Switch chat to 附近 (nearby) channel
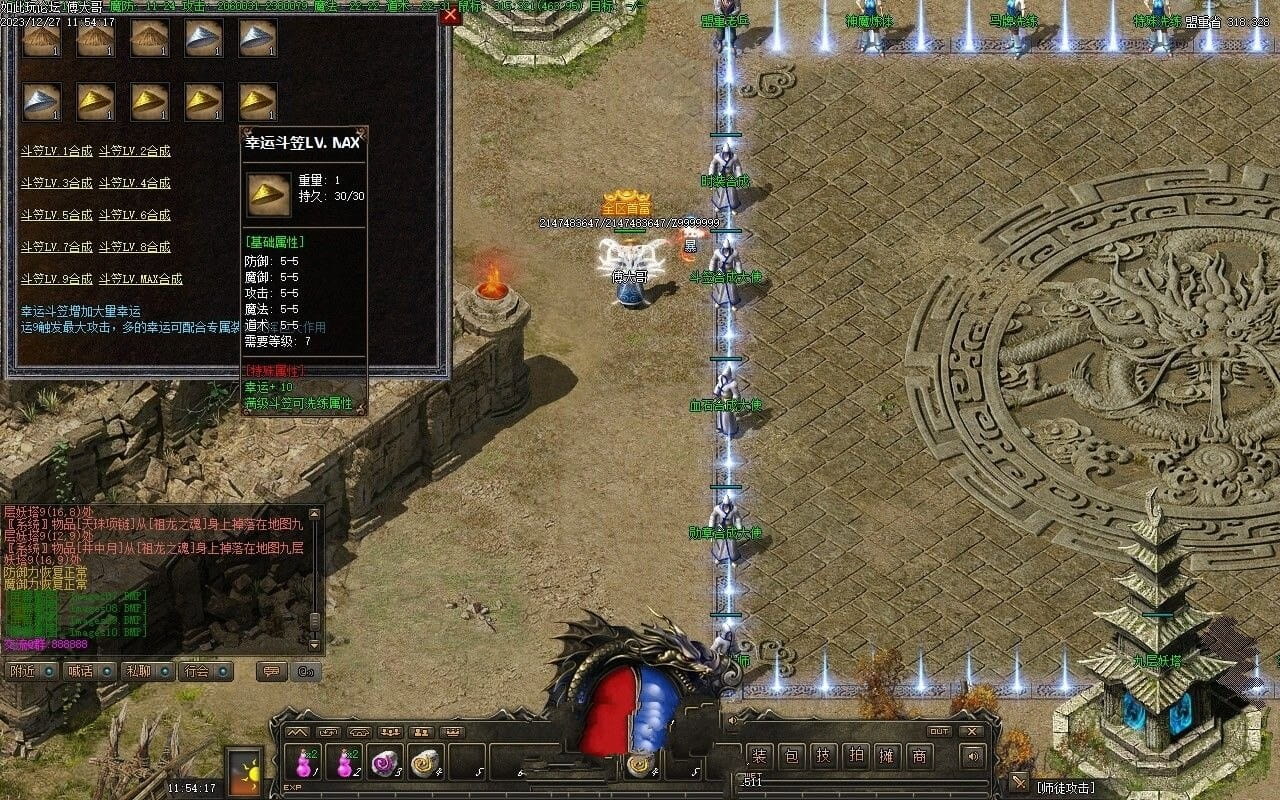The height and width of the screenshot is (800, 1280). (32, 671)
